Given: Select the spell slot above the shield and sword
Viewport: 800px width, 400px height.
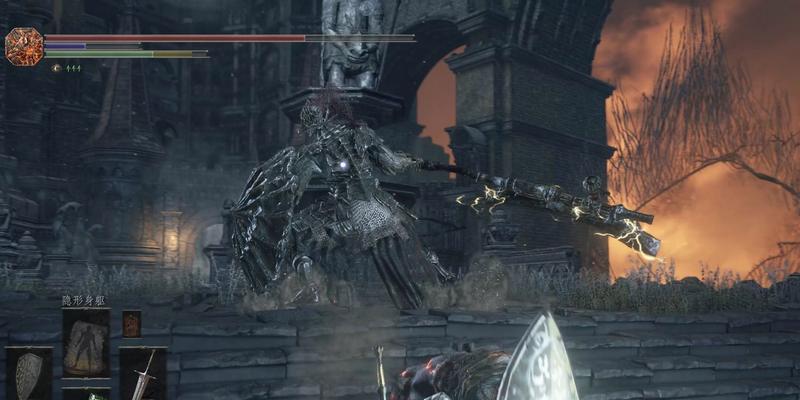Looking at the screenshot, I should (x=85, y=342).
